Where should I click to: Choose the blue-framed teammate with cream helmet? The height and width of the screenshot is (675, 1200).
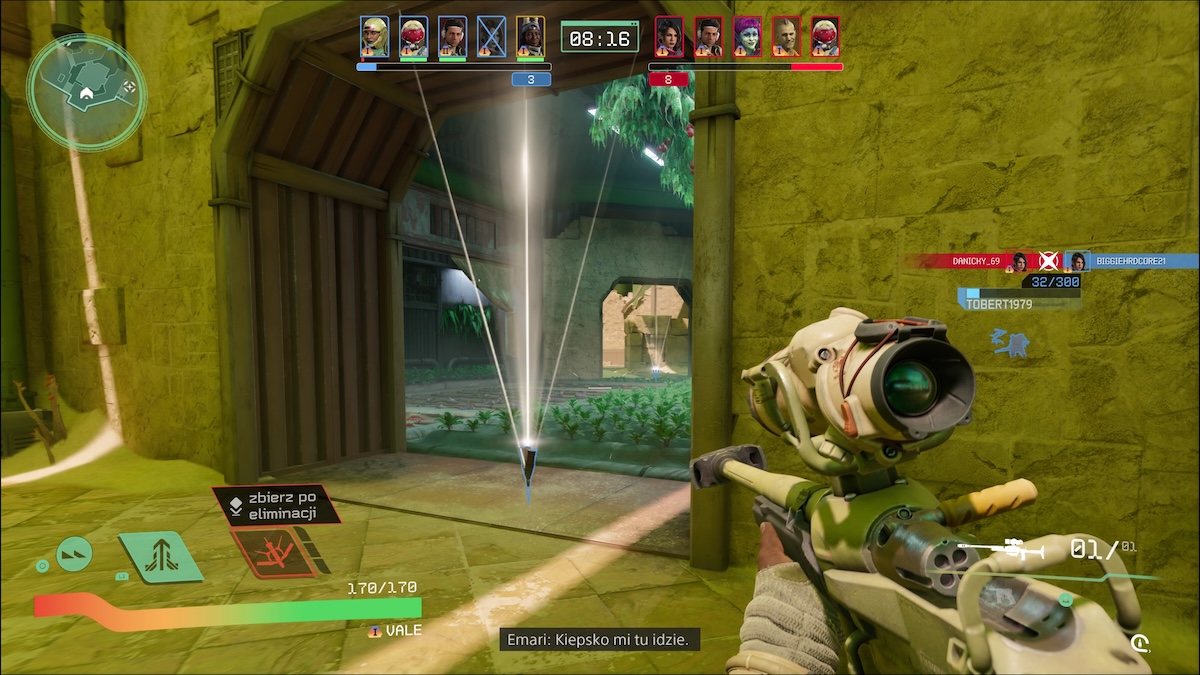click(374, 36)
